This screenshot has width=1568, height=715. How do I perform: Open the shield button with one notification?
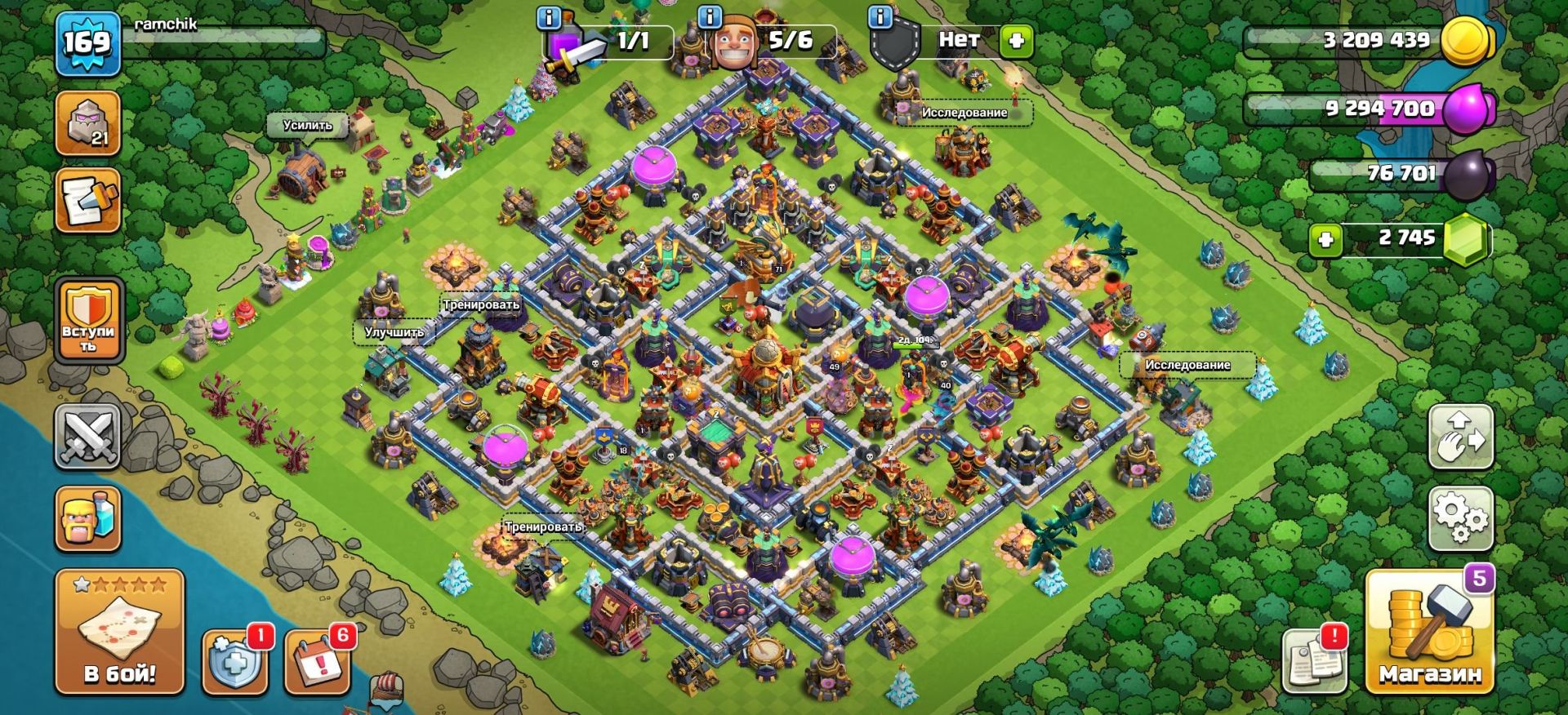[x=234, y=661]
